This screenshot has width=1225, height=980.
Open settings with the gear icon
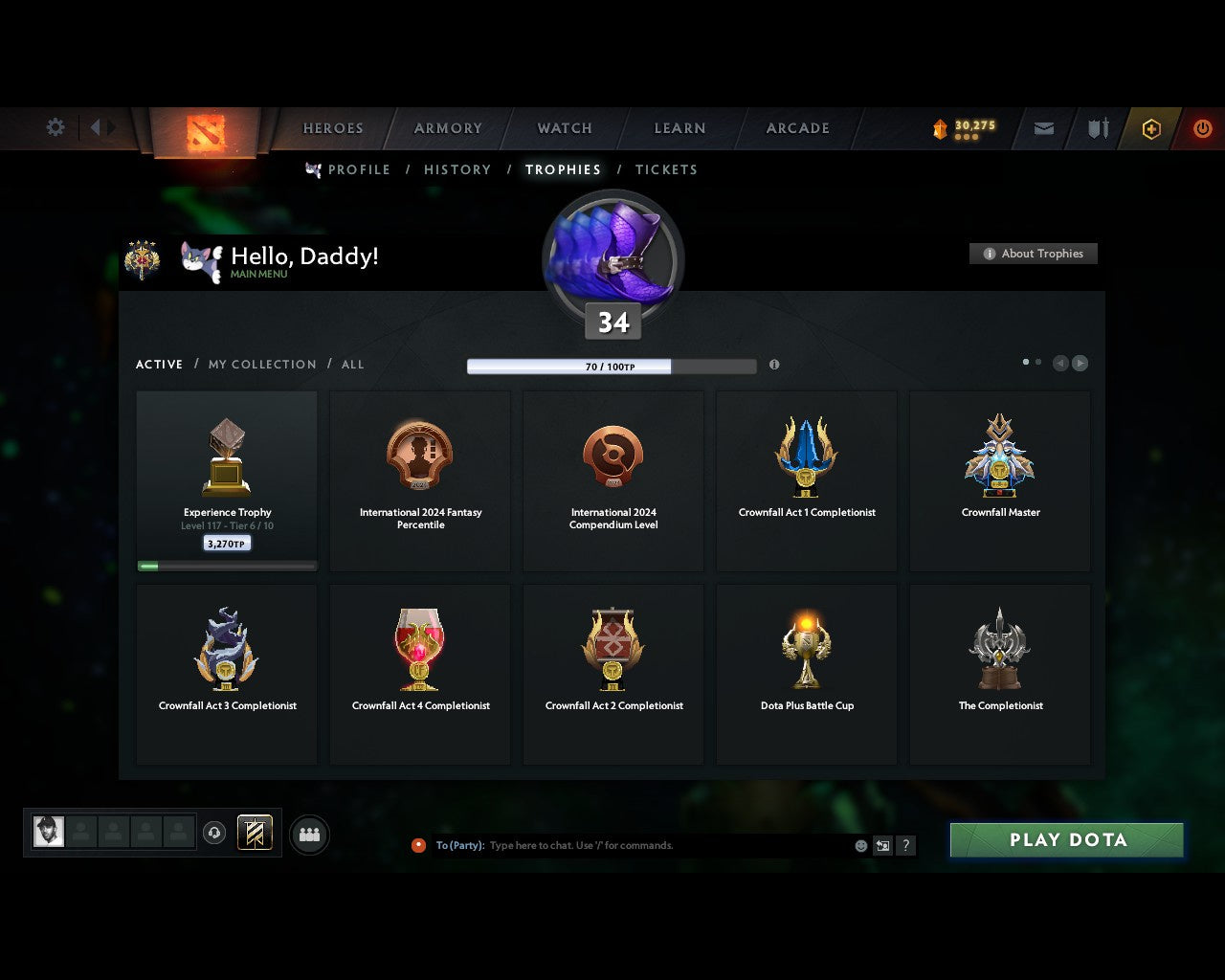(x=55, y=126)
